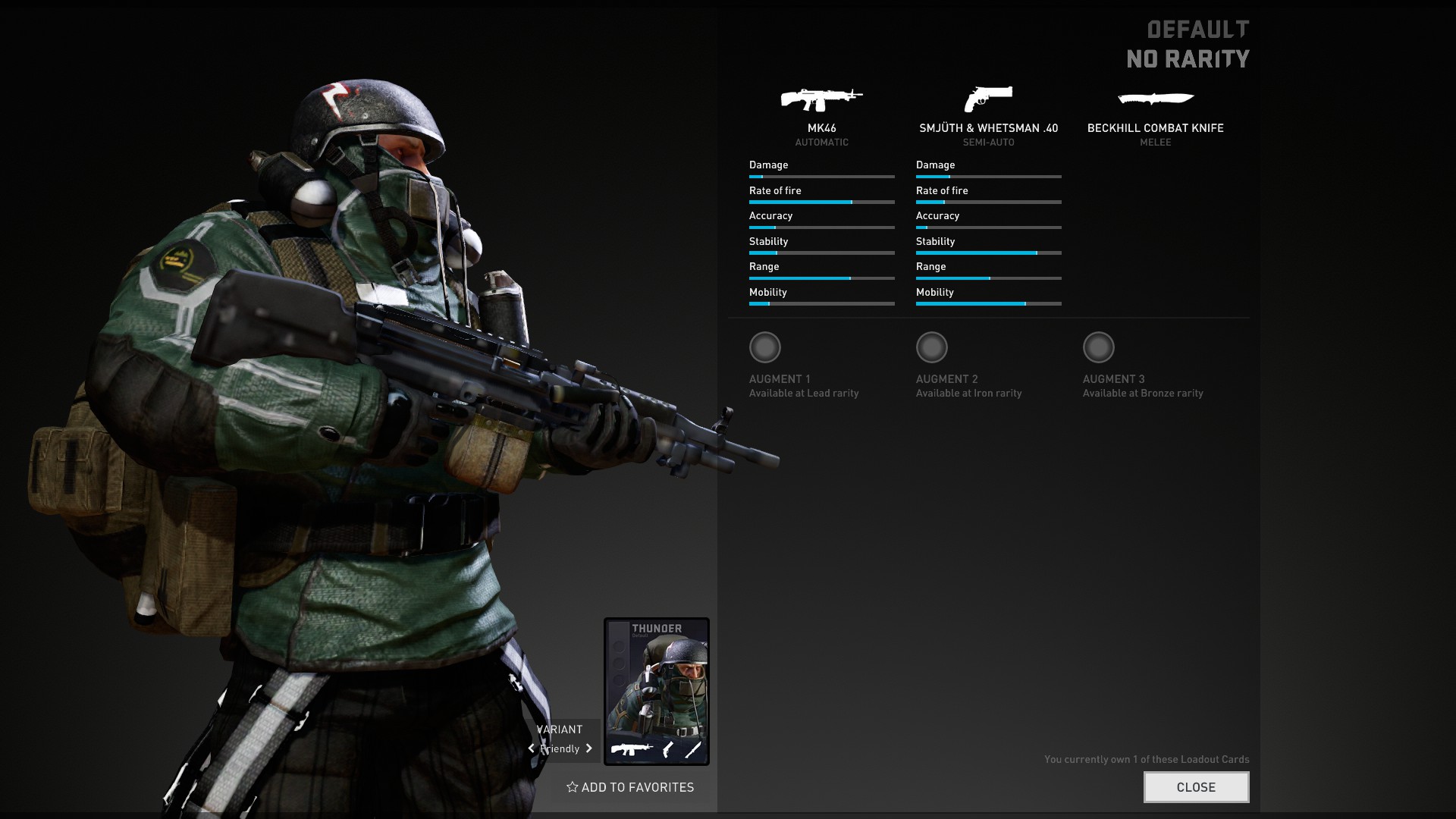Select the Augment 1 slot
This screenshot has width=1456, height=819.
click(x=765, y=347)
